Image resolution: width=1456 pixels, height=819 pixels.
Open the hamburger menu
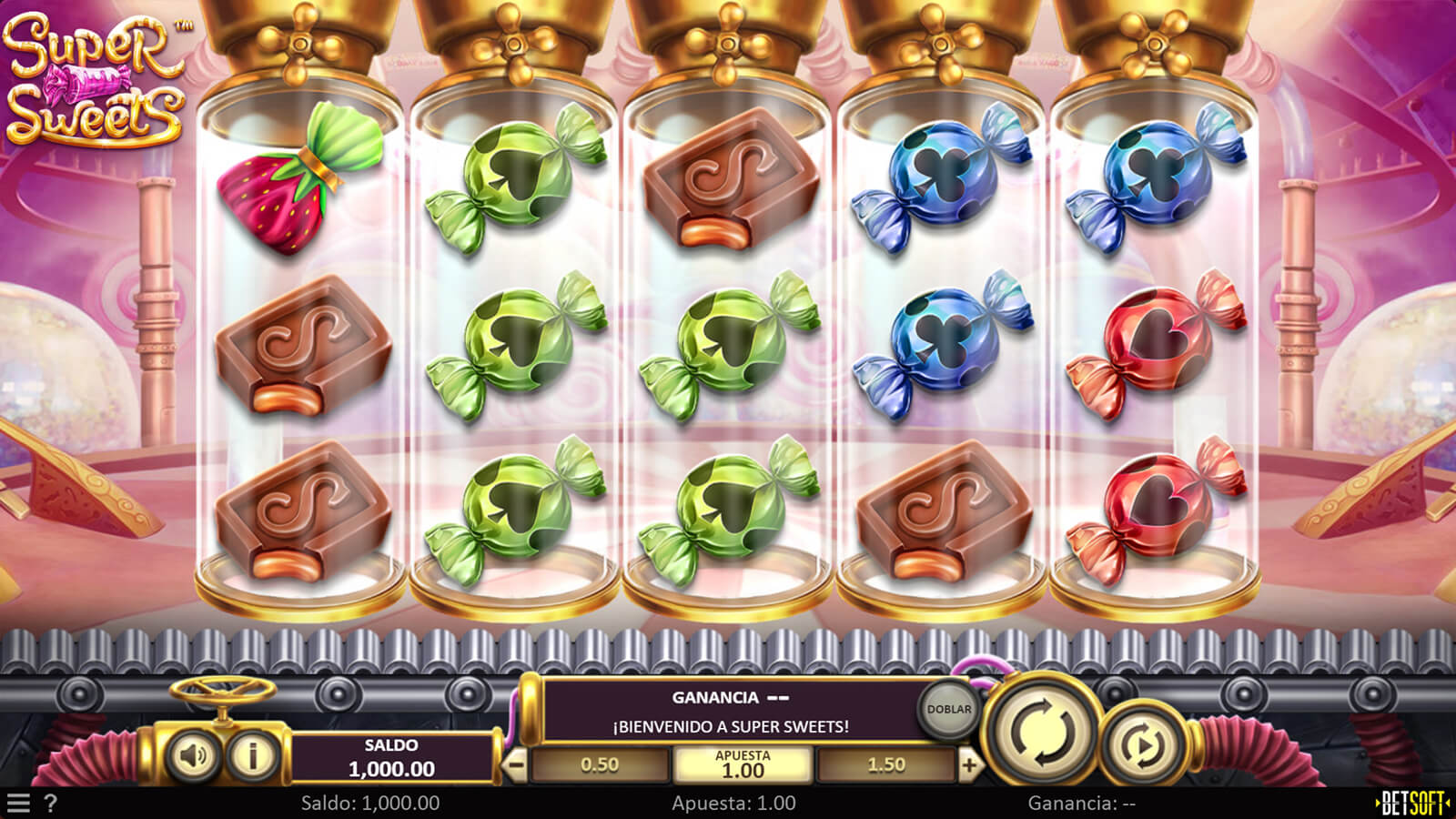point(18,803)
